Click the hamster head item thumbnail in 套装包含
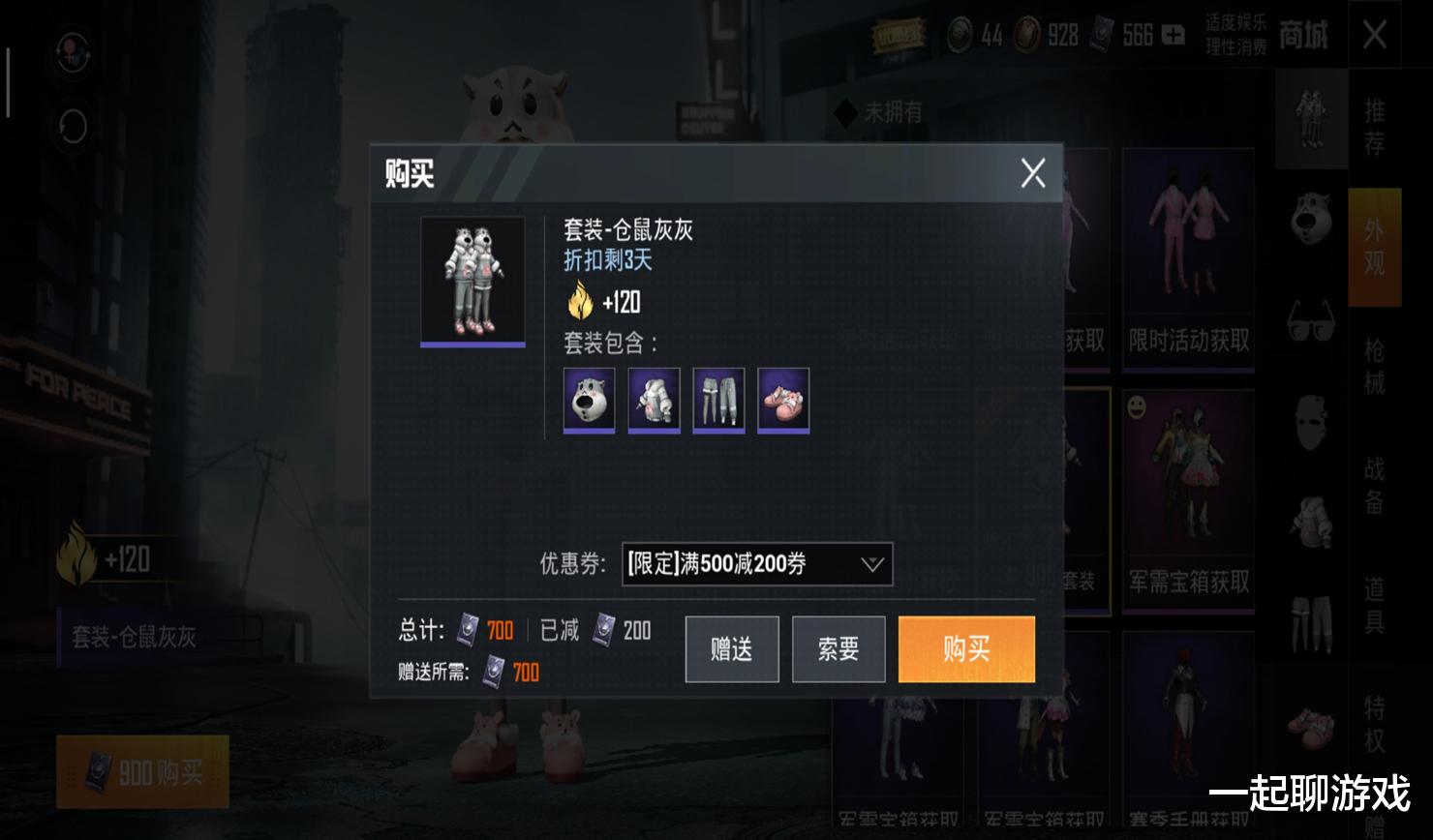1433x840 pixels. coord(588,400)
